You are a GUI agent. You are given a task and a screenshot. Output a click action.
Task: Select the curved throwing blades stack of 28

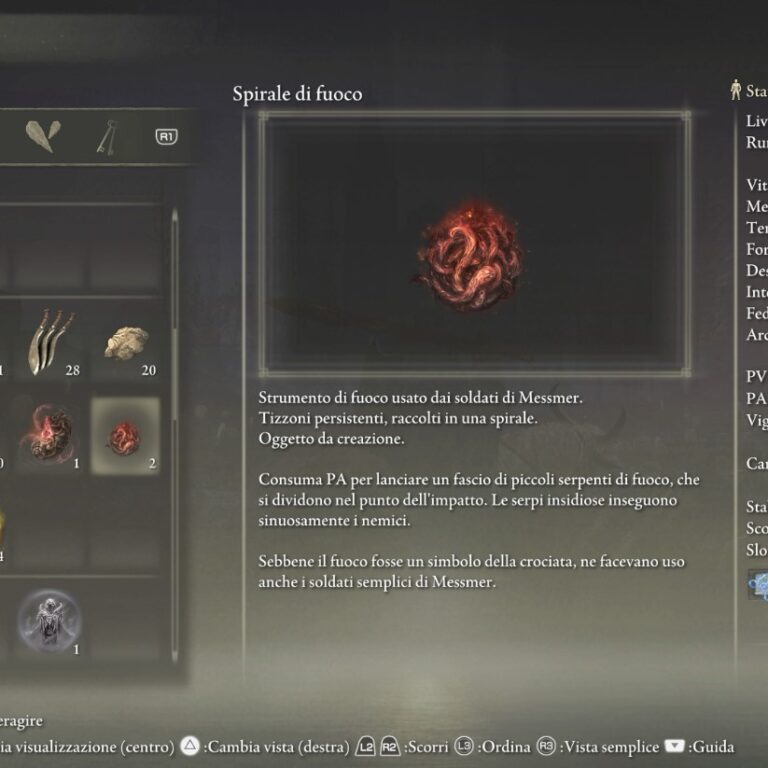point(51,340)
